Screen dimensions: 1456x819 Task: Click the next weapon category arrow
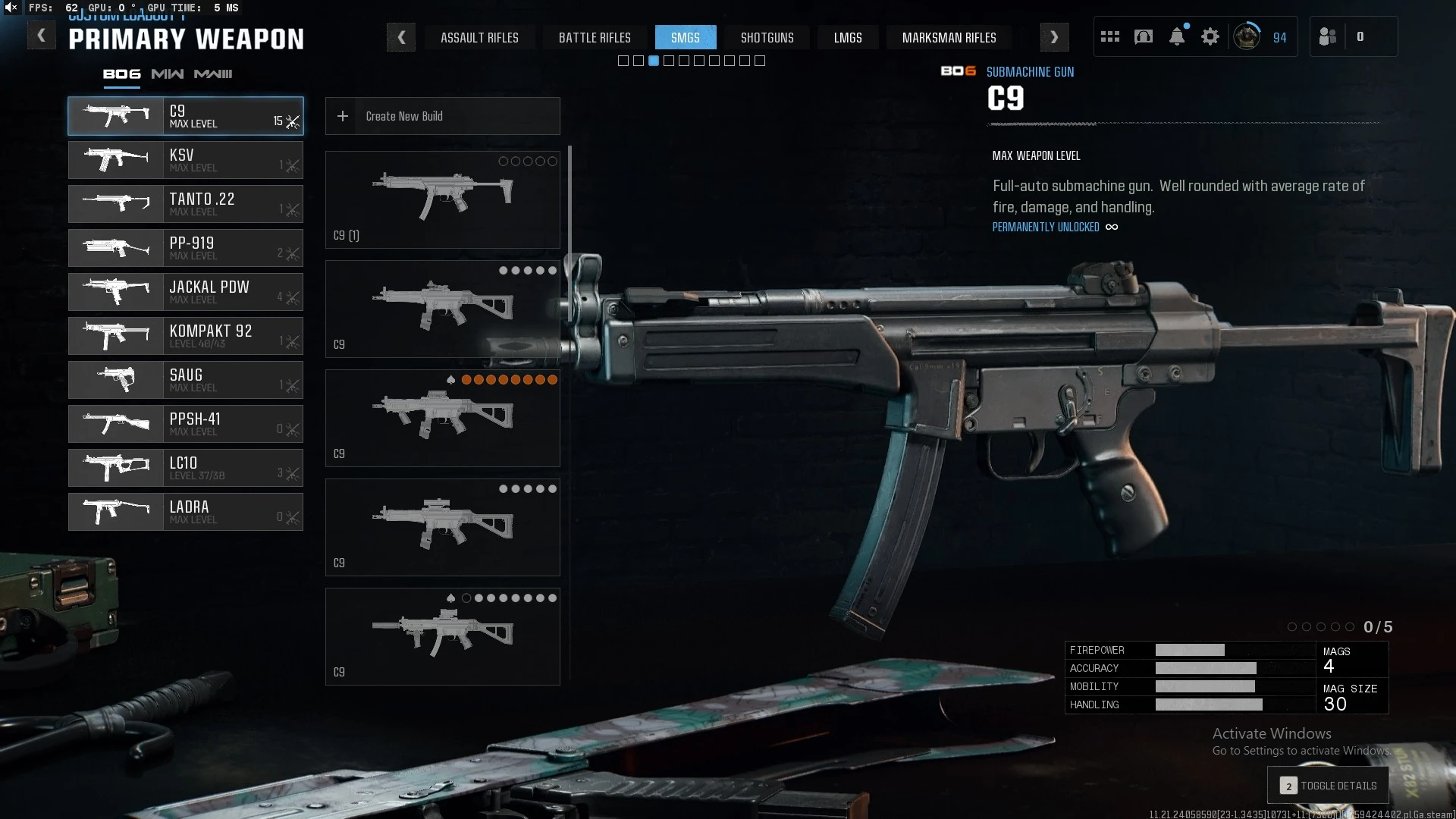pyautogui.click(x=1054, y=37)
